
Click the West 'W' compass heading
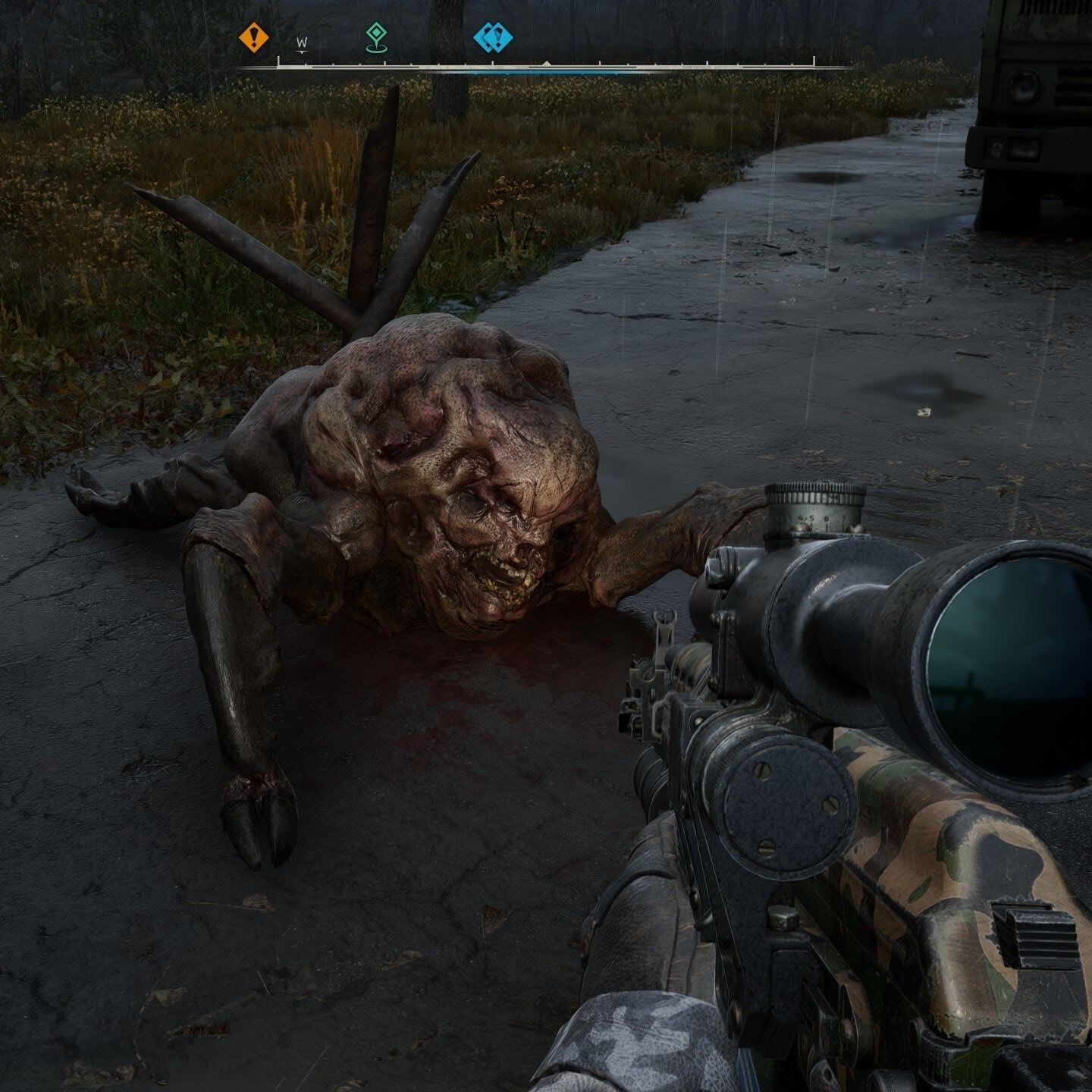302,44
